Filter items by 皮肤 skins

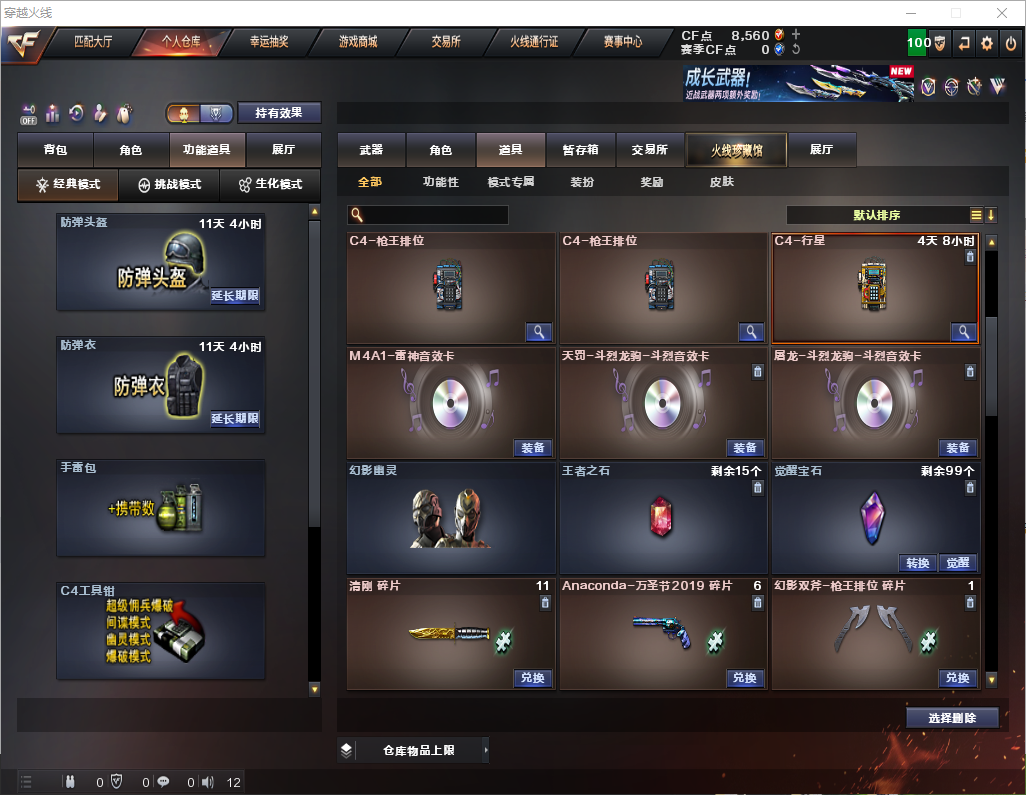coord(721,182)
